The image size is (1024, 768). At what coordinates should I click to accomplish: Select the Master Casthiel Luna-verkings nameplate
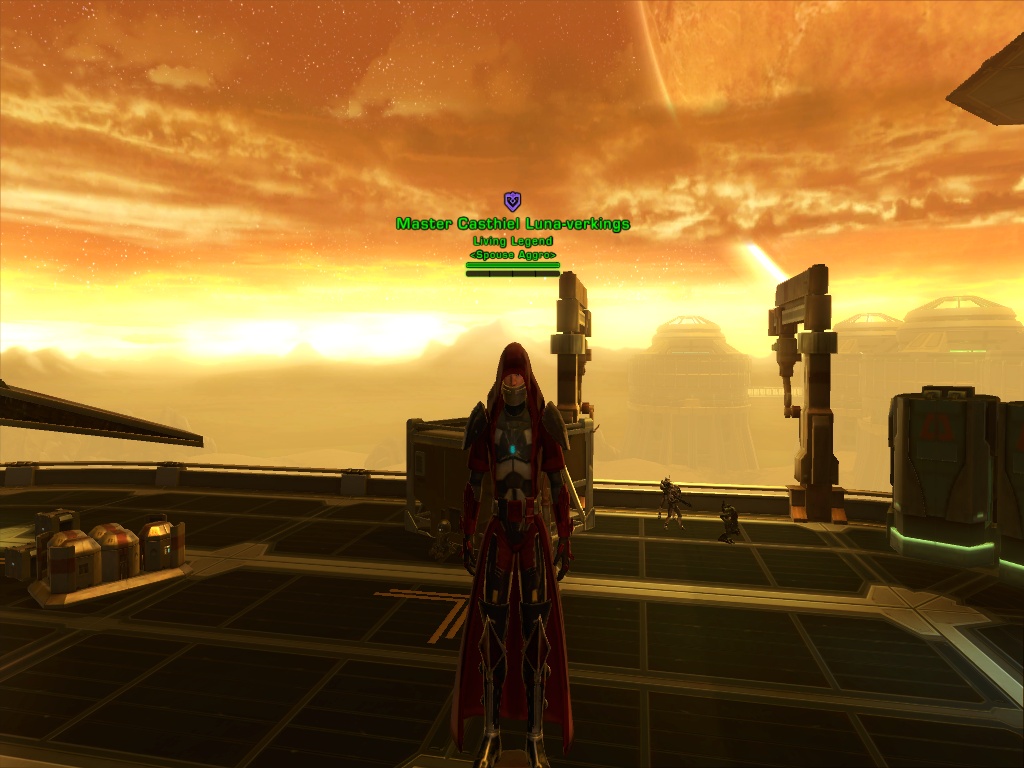513,224
